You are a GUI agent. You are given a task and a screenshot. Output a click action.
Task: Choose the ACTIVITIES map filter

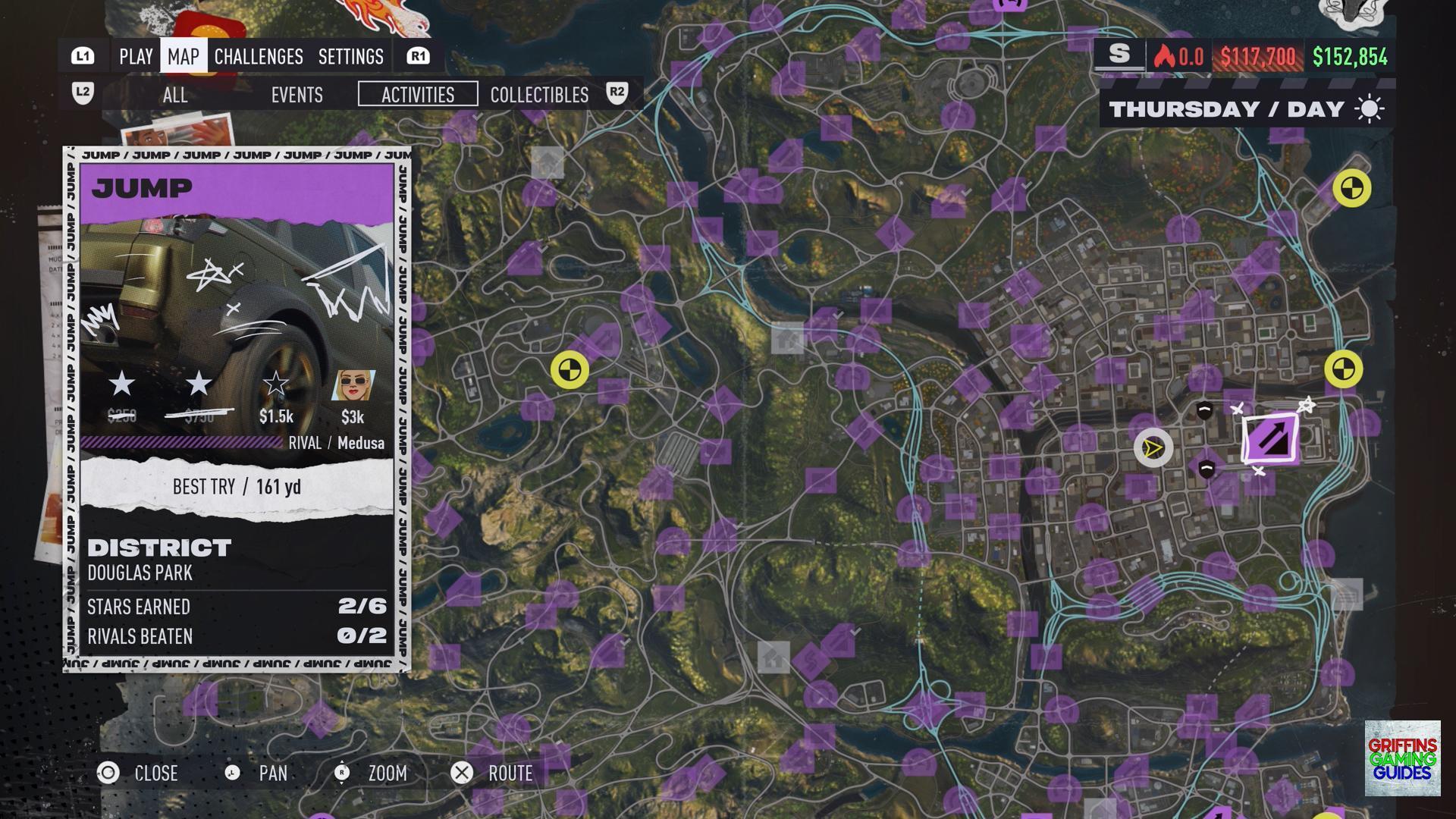[x=418, y=95]
